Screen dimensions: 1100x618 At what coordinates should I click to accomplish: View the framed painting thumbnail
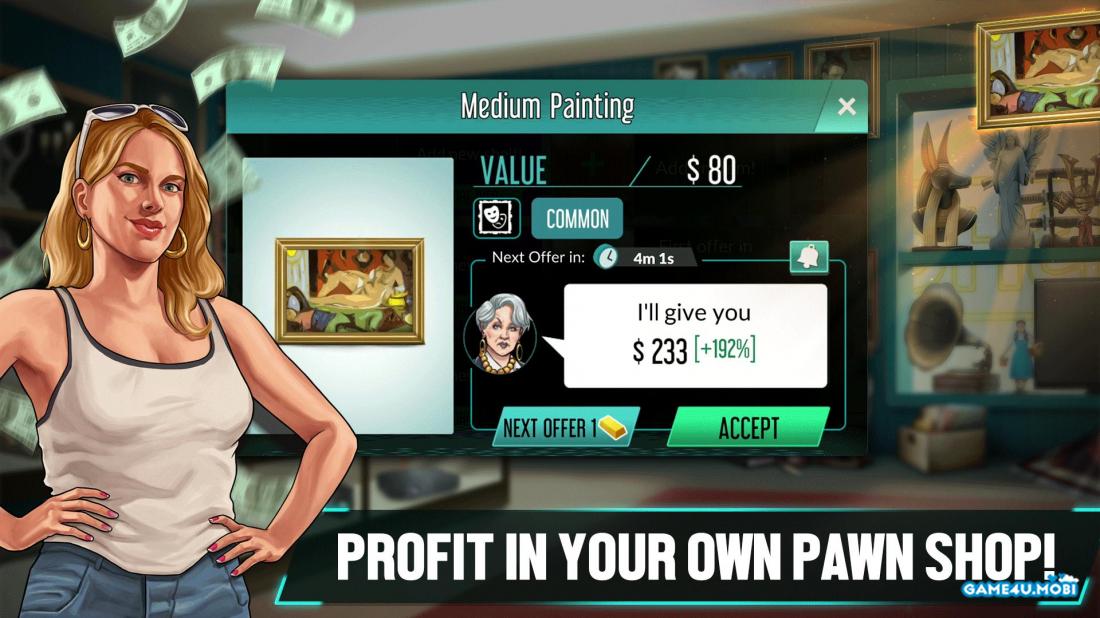click(349, 291)
